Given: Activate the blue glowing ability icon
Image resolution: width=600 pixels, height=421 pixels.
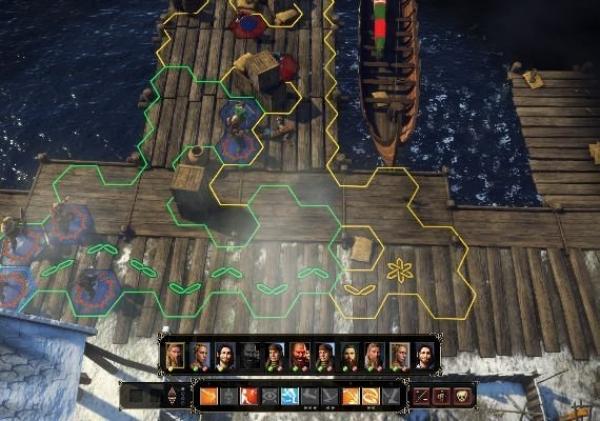Looking at the screenshot, I should click(x=289, y=396).
